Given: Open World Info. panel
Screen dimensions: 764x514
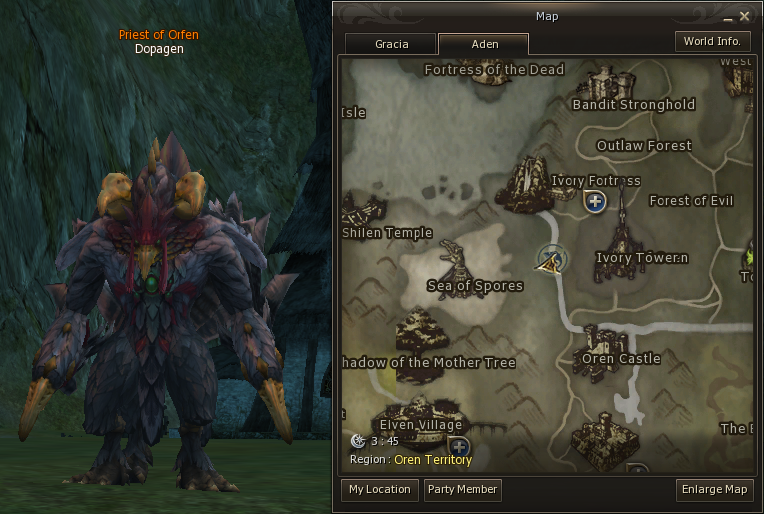Looking at the screenshot, I should (713, 42).
